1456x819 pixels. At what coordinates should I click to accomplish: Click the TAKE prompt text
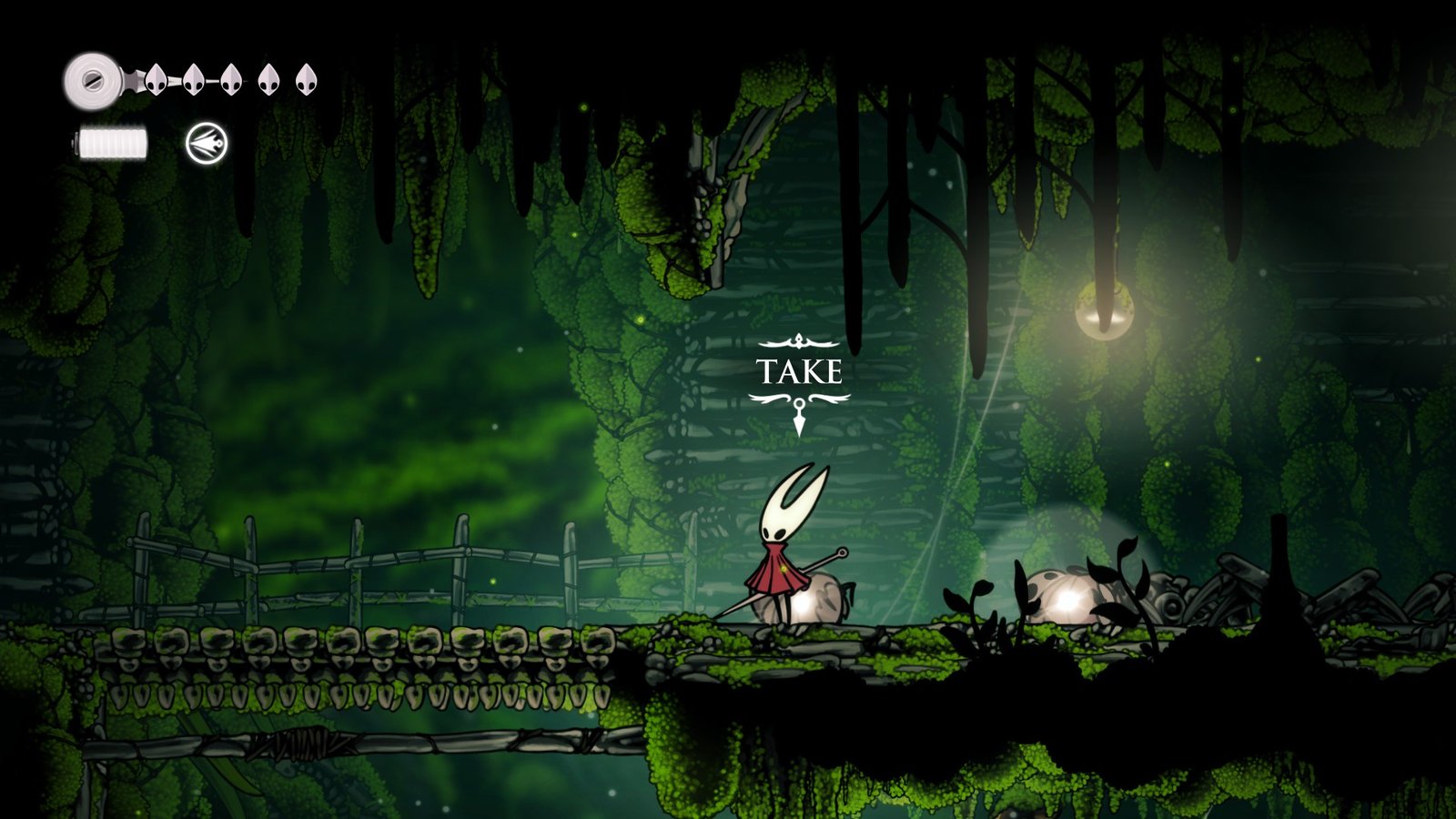tap(800, 370)
